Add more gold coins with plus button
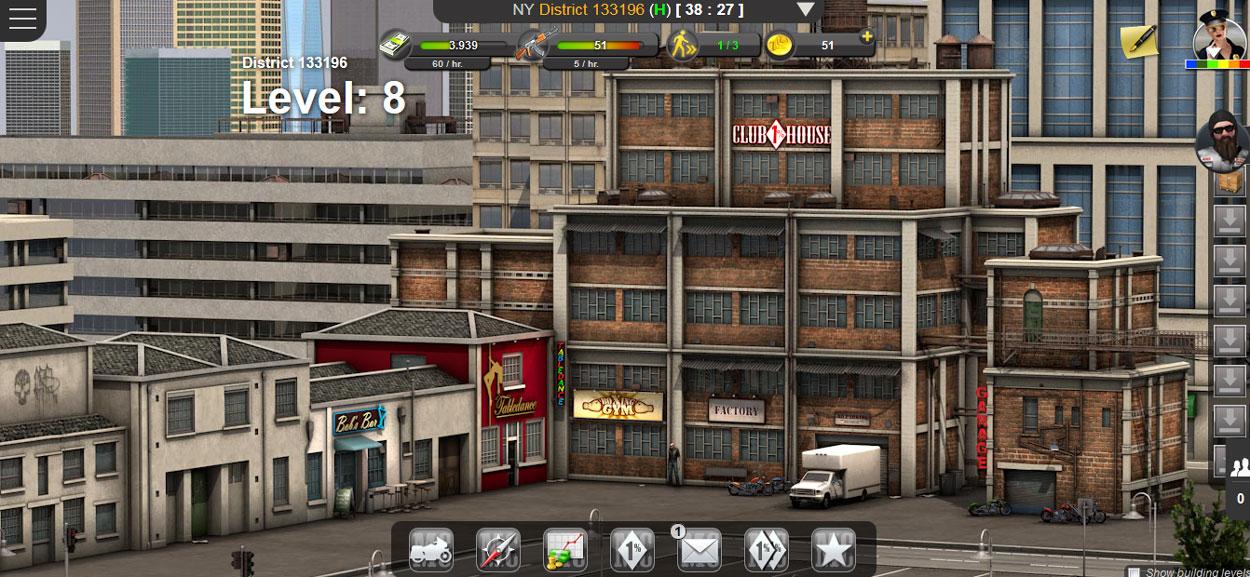 click(866, 38)
